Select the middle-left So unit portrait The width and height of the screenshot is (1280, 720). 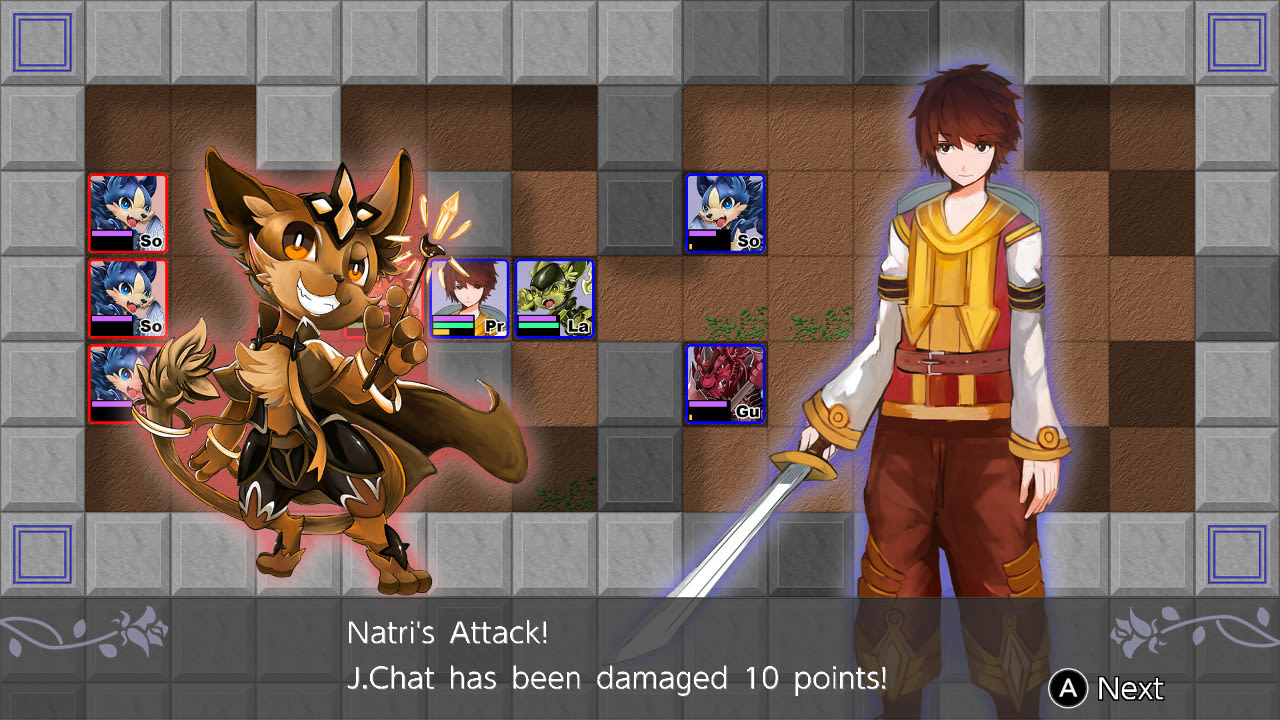pos(127,297)
